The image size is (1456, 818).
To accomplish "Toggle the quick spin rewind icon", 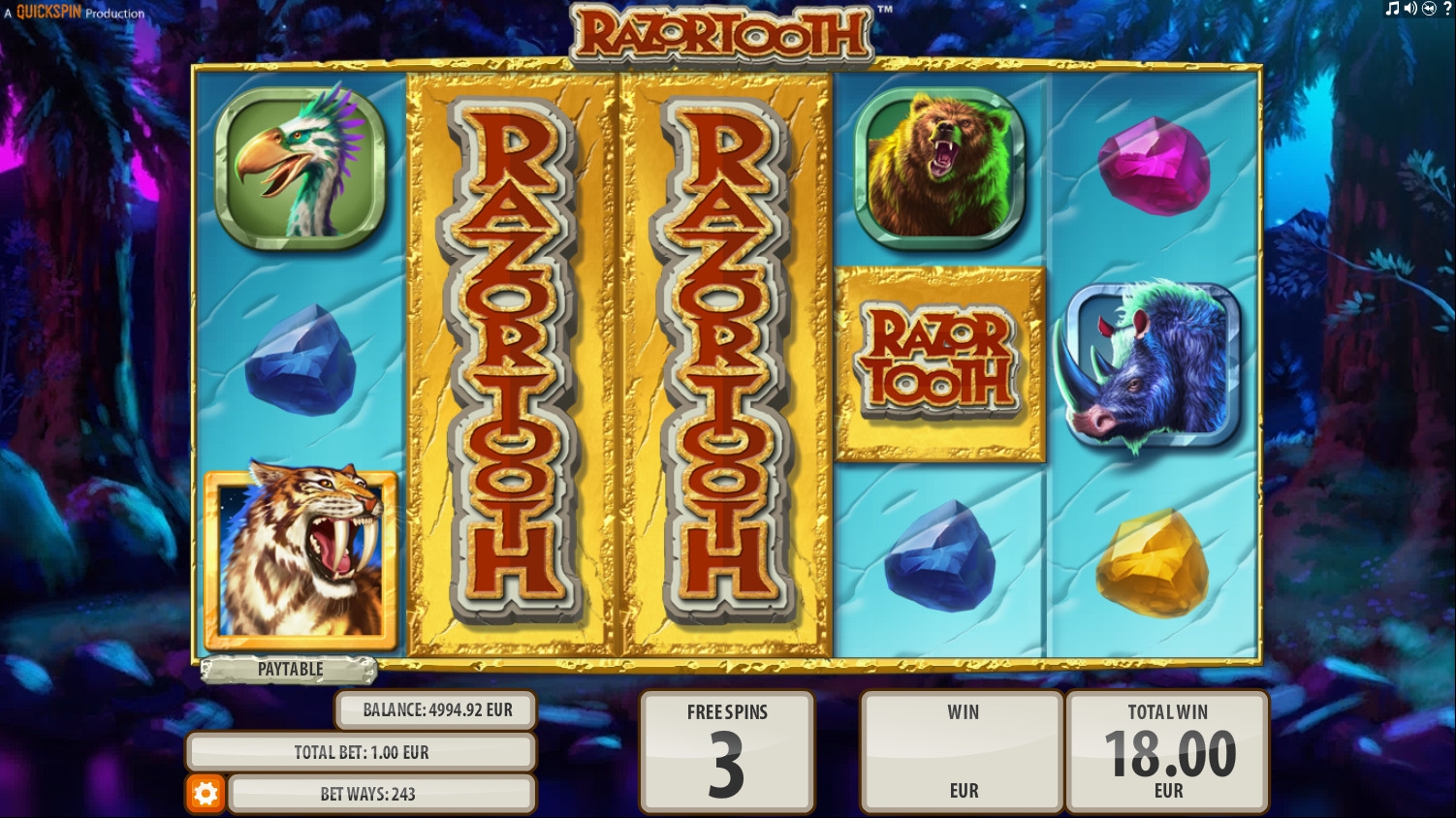I will (x=1428, y=9).
